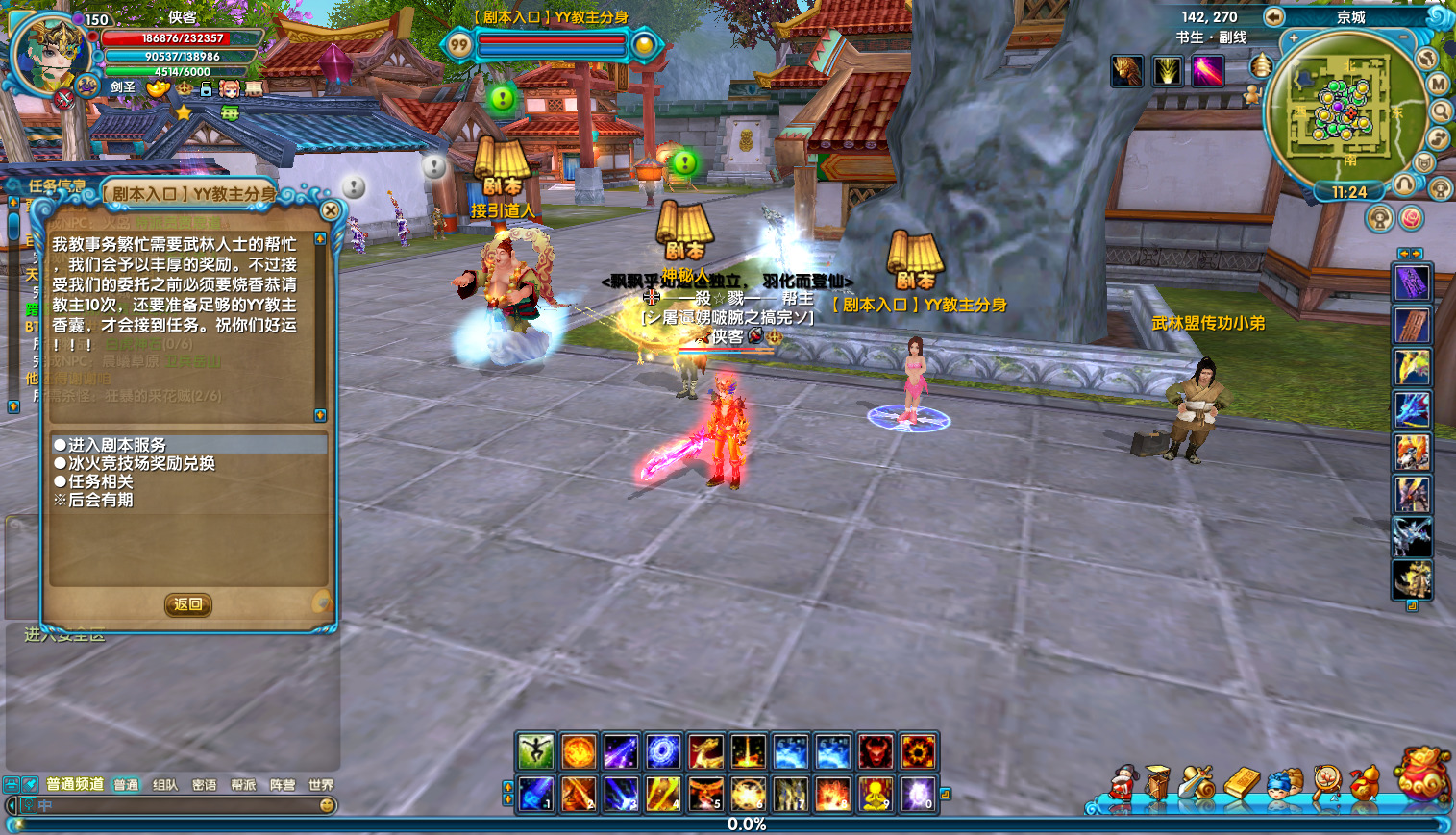
Task: Close the YY教主分身 dialogue window
Action: (x=331, y=210)
